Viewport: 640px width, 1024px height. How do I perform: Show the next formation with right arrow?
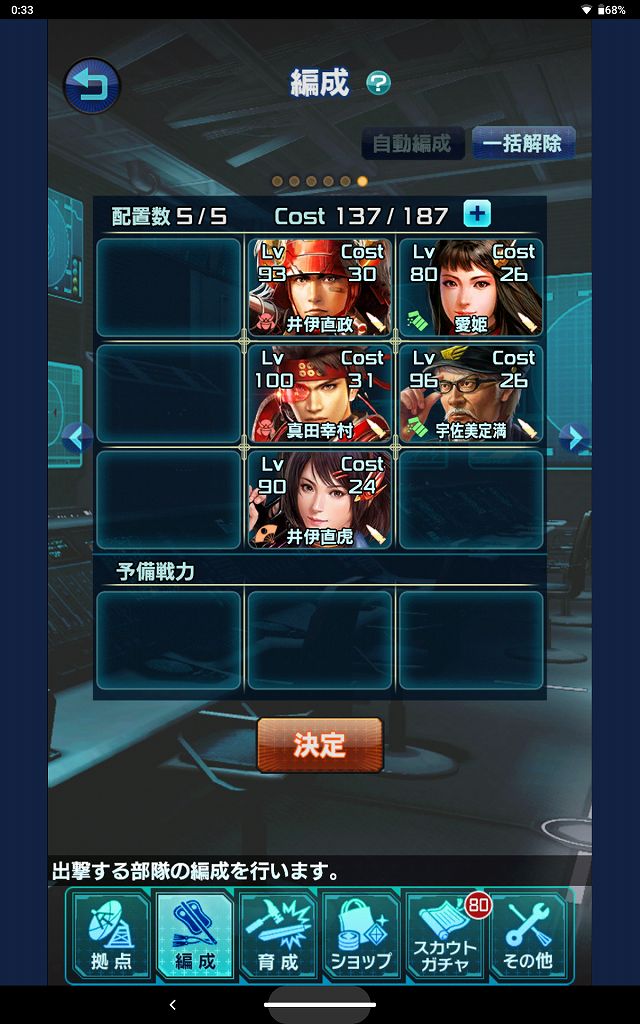(x=573, y=437)
